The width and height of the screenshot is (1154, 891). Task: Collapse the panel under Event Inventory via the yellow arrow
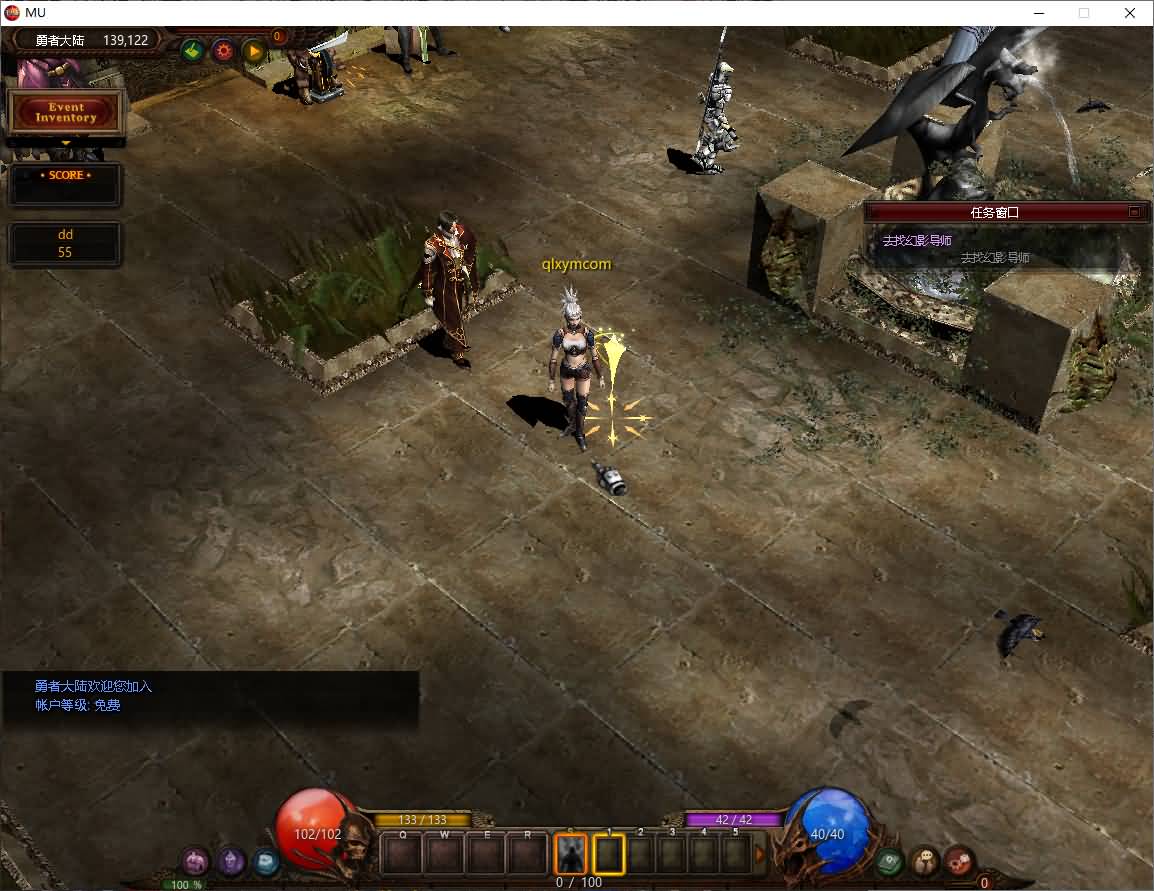coord(66,143)
